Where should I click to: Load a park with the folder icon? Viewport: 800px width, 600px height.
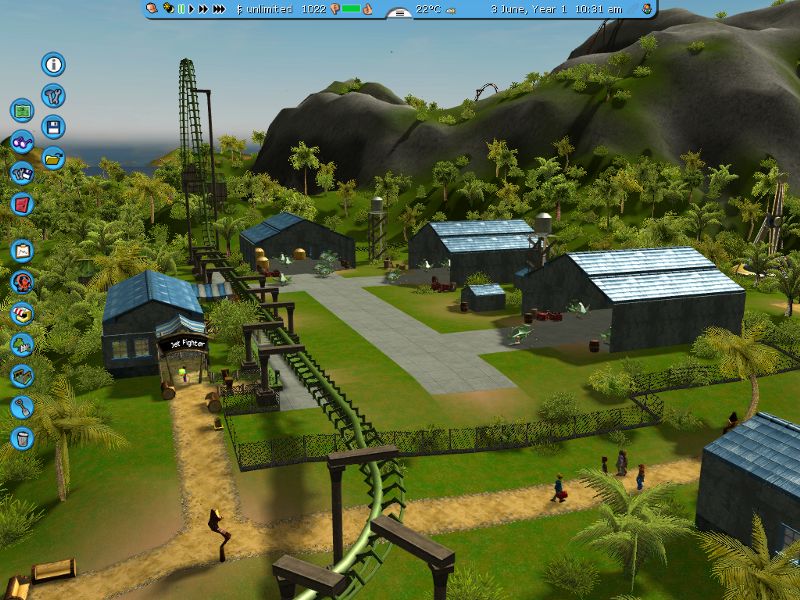coord(53,157)
